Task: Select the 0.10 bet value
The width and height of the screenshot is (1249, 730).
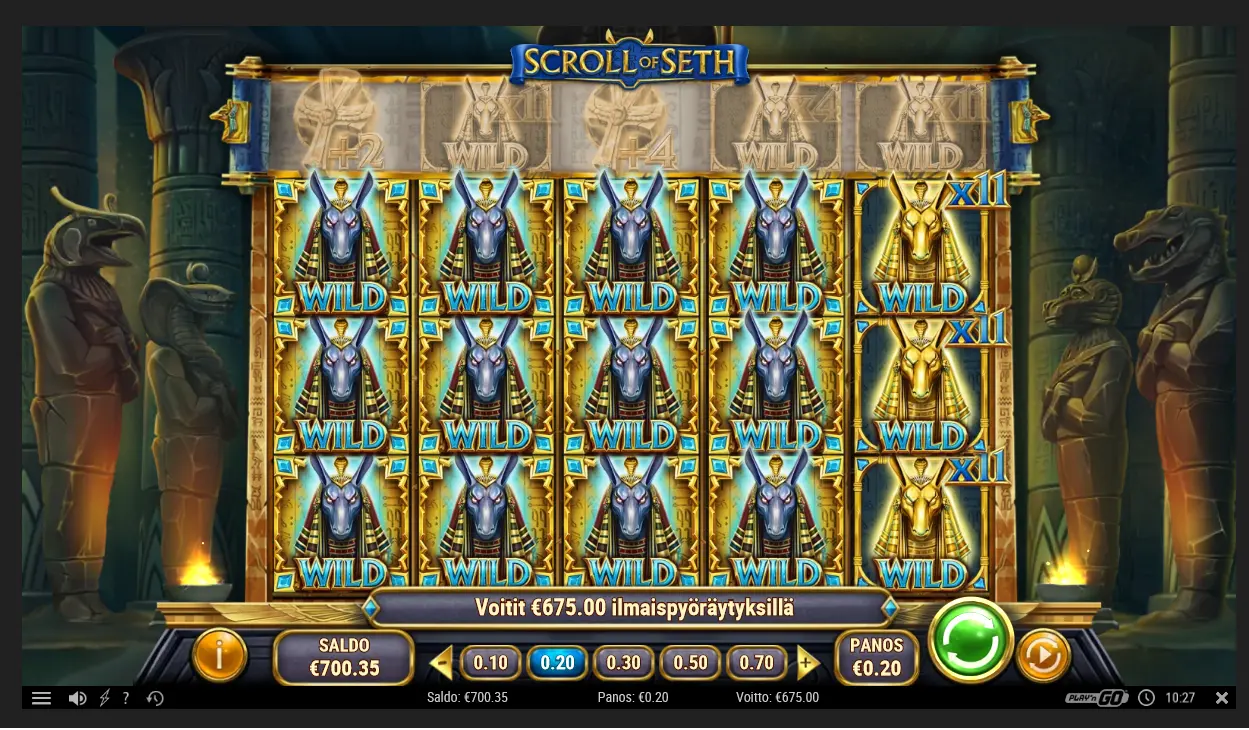Action: tap(490, 662)
